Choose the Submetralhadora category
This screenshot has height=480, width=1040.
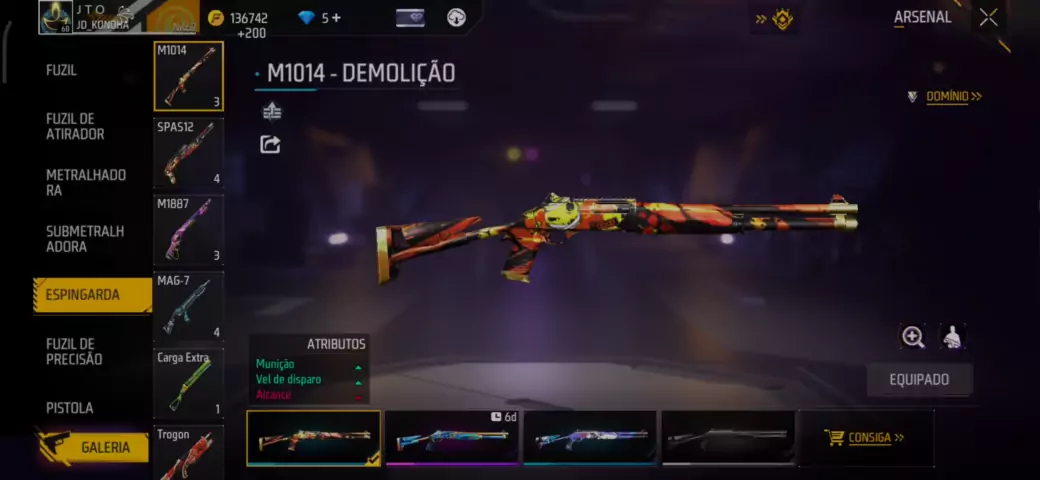(85, 238)
